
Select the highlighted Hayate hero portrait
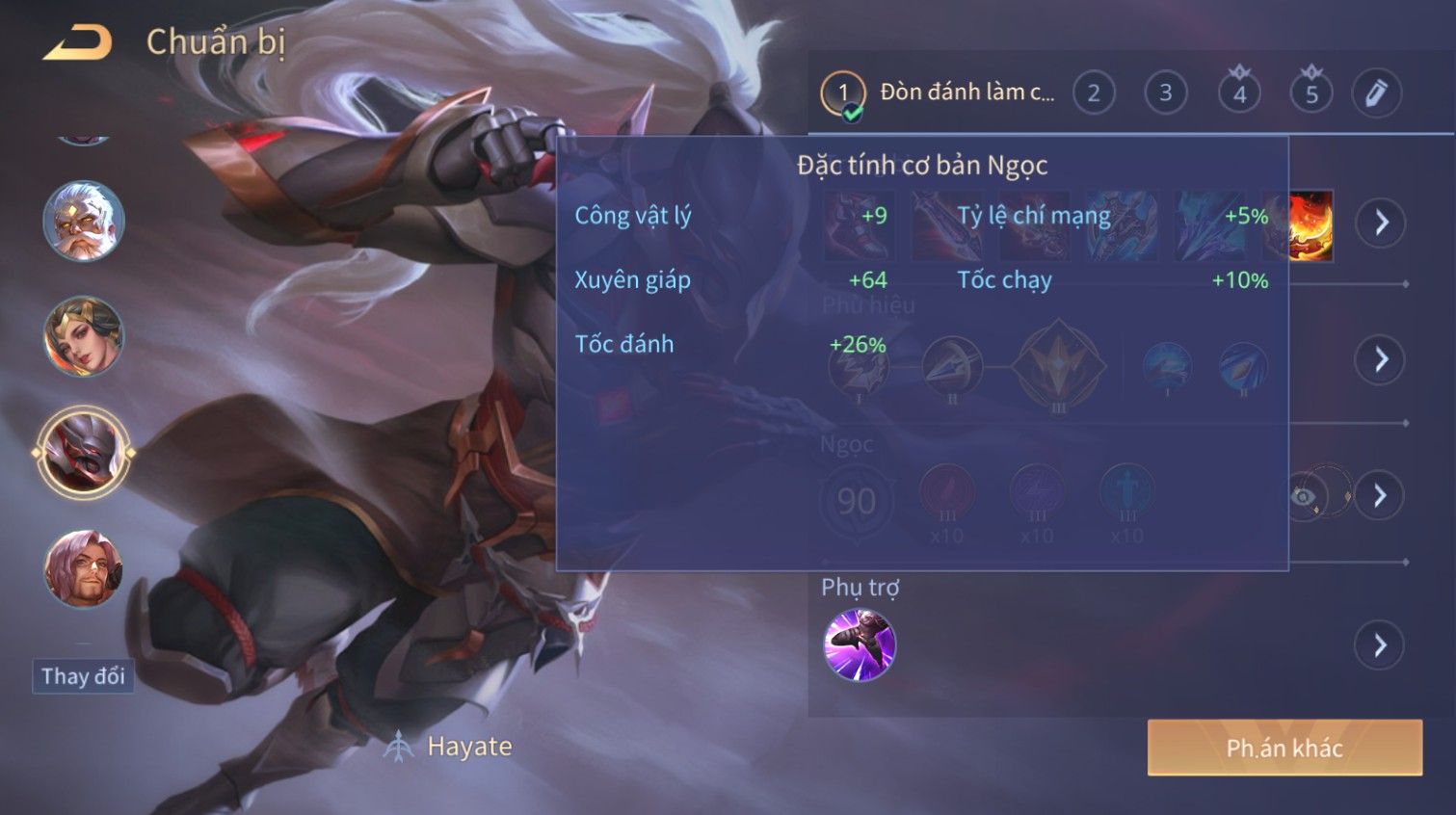coord(84,452)
